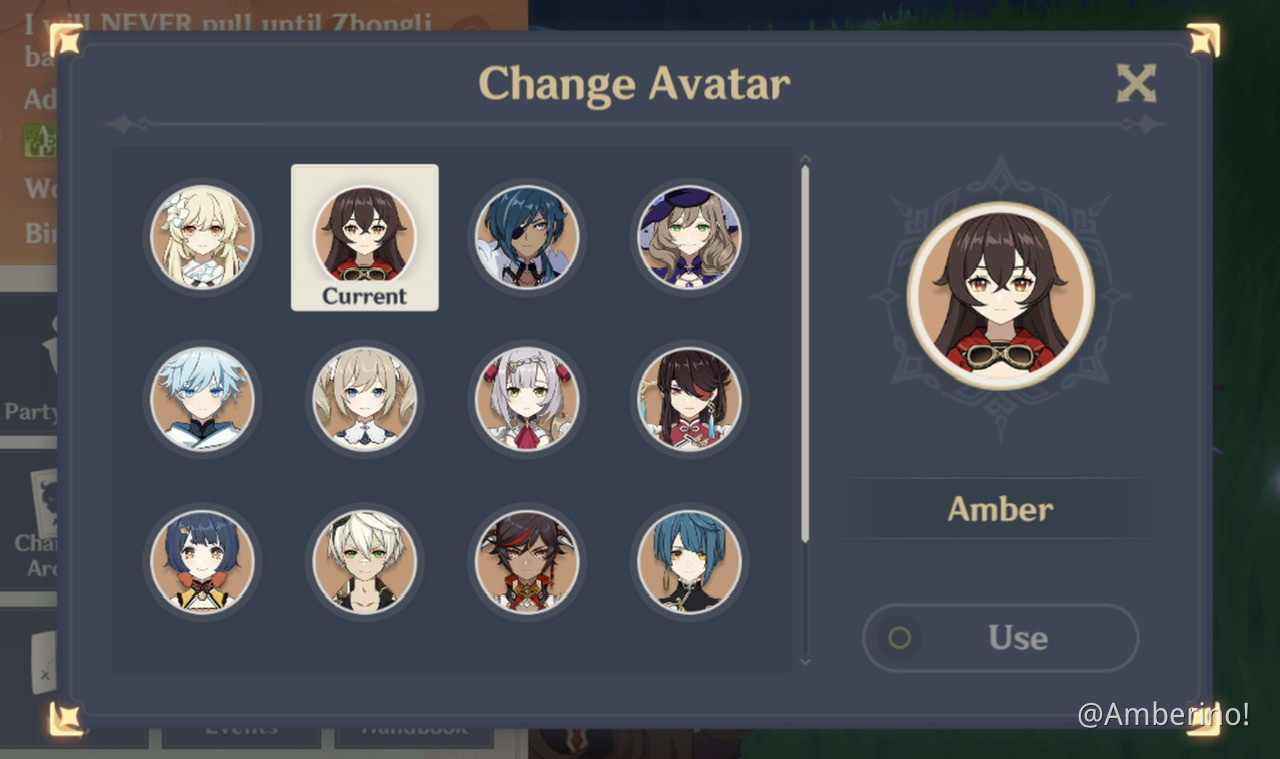Viewport: 1280px width, 759px height.
Task: Select the Barbara avatar icon
Action: point(364,399)
